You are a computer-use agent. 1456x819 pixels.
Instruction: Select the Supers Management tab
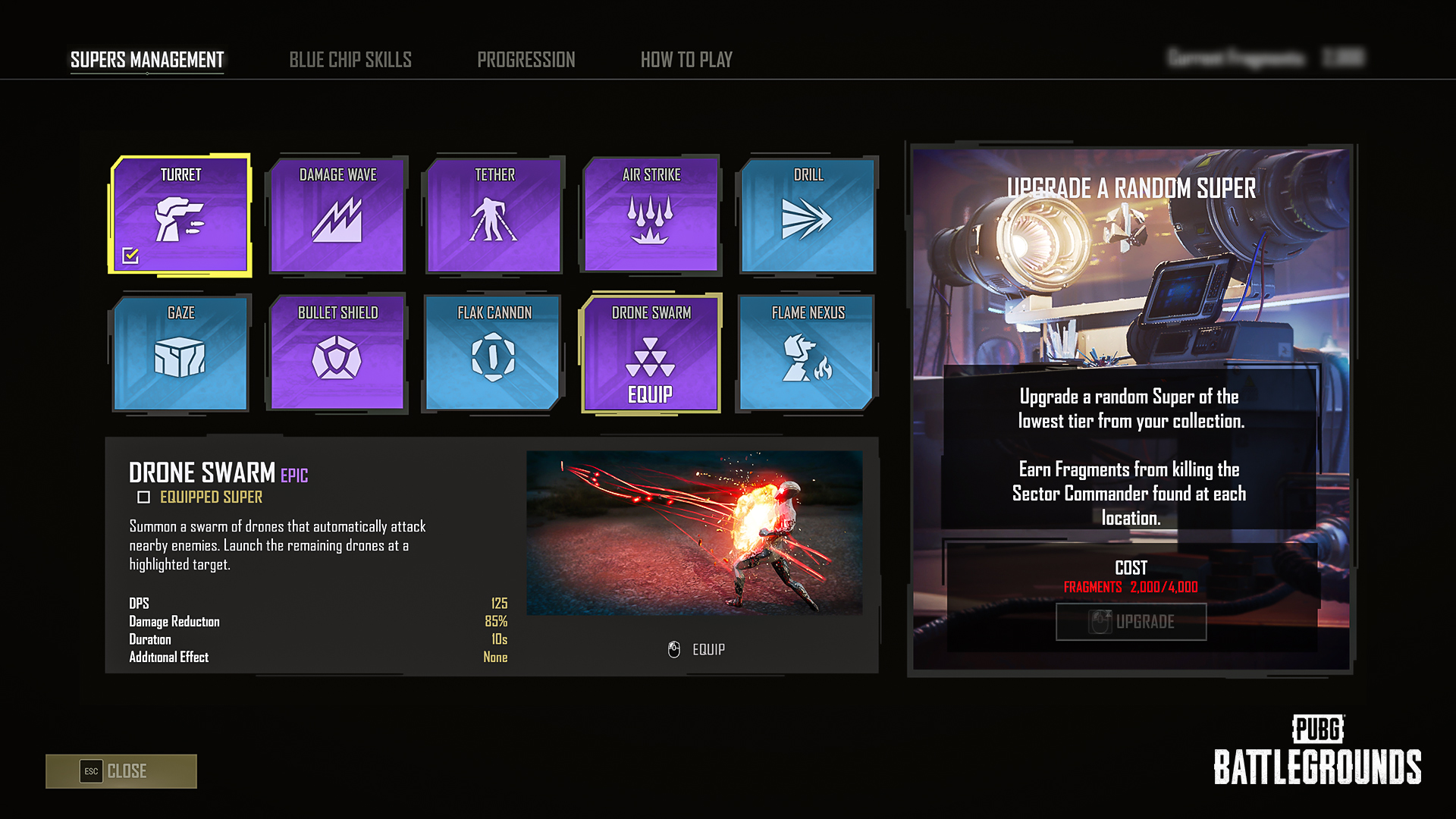click(147, 60)
